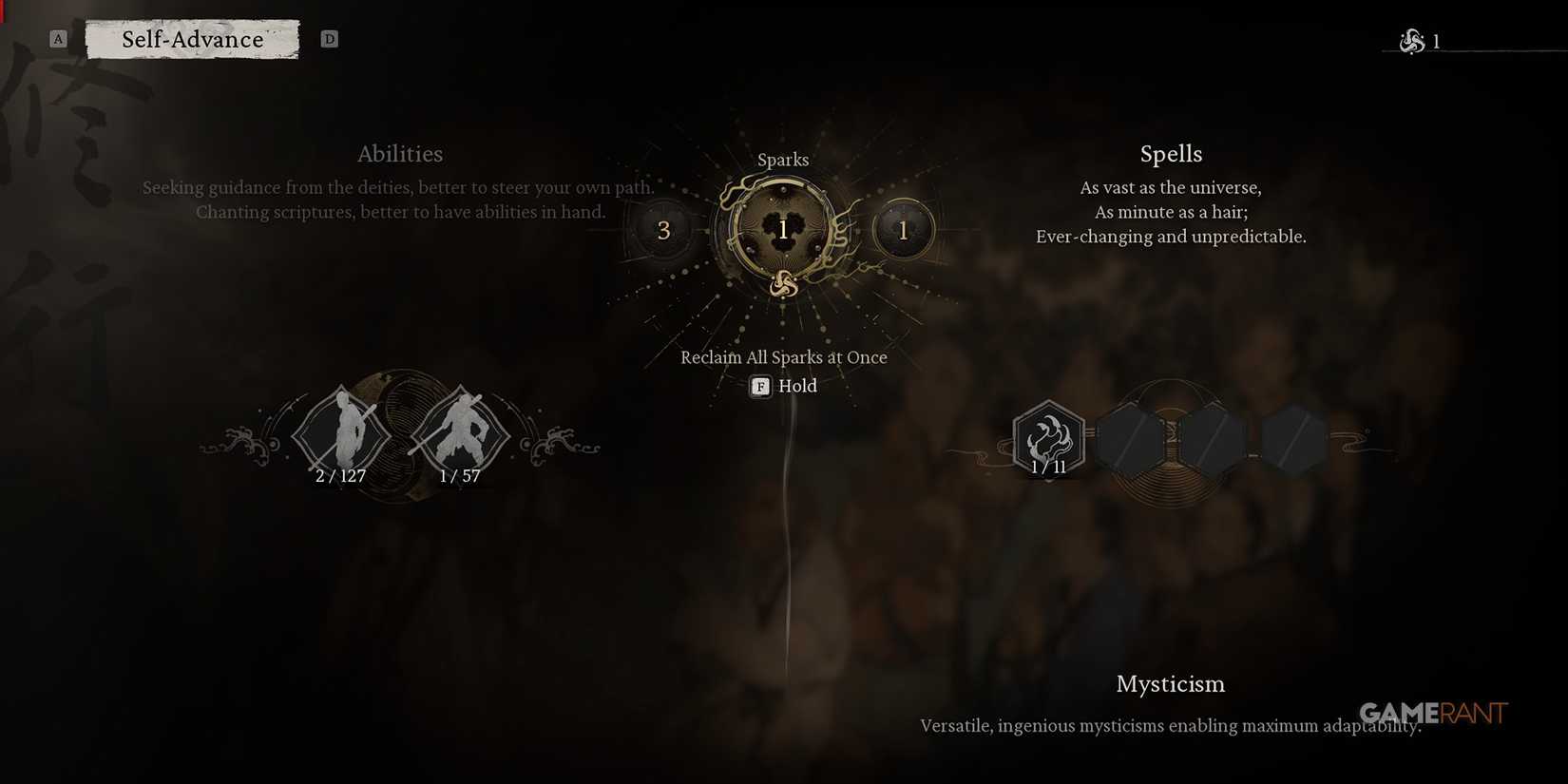Viewport: 1568px width, 784px height.
Task: Open the Self-Advance tab header
Action: 192,39
